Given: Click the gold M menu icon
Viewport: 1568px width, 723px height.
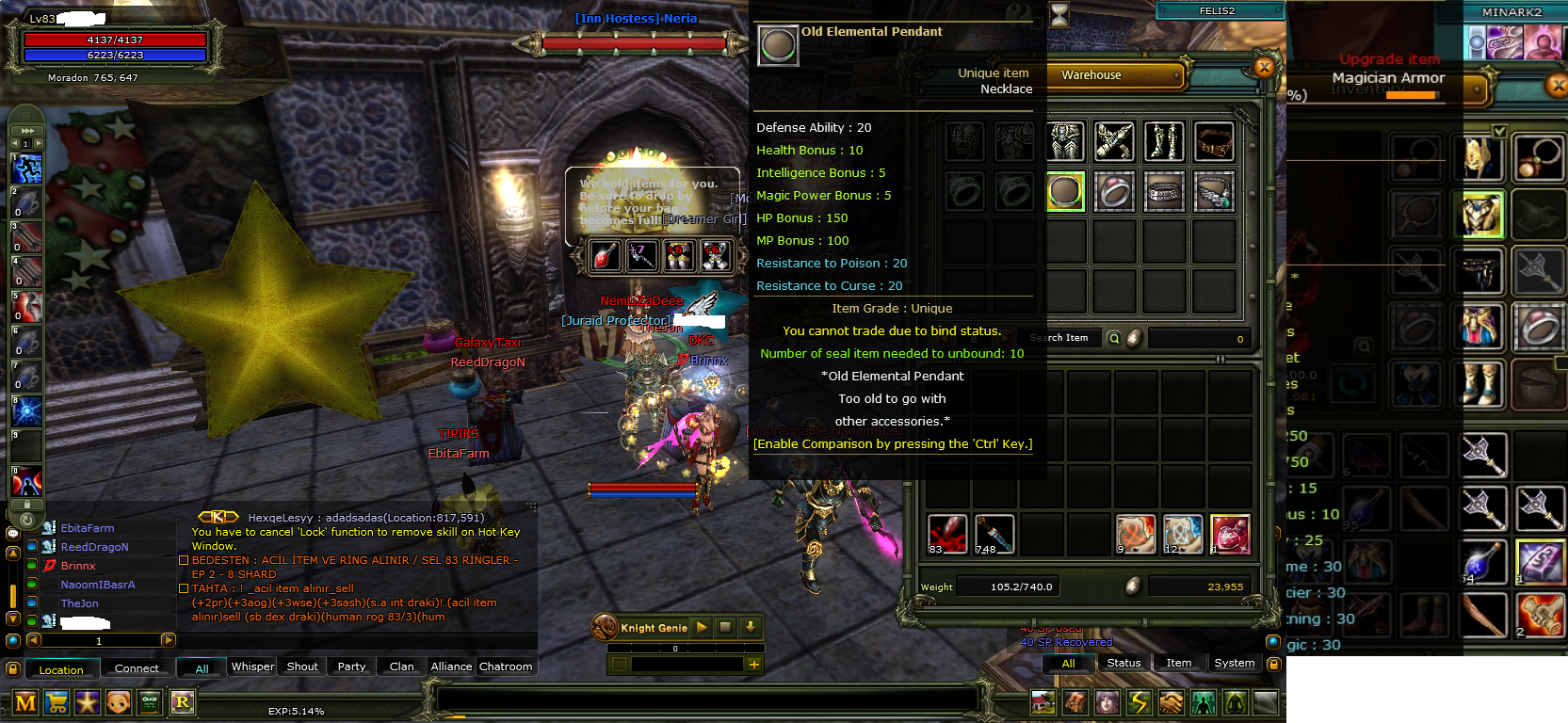Looking at the screenshot, I should 25,702.
